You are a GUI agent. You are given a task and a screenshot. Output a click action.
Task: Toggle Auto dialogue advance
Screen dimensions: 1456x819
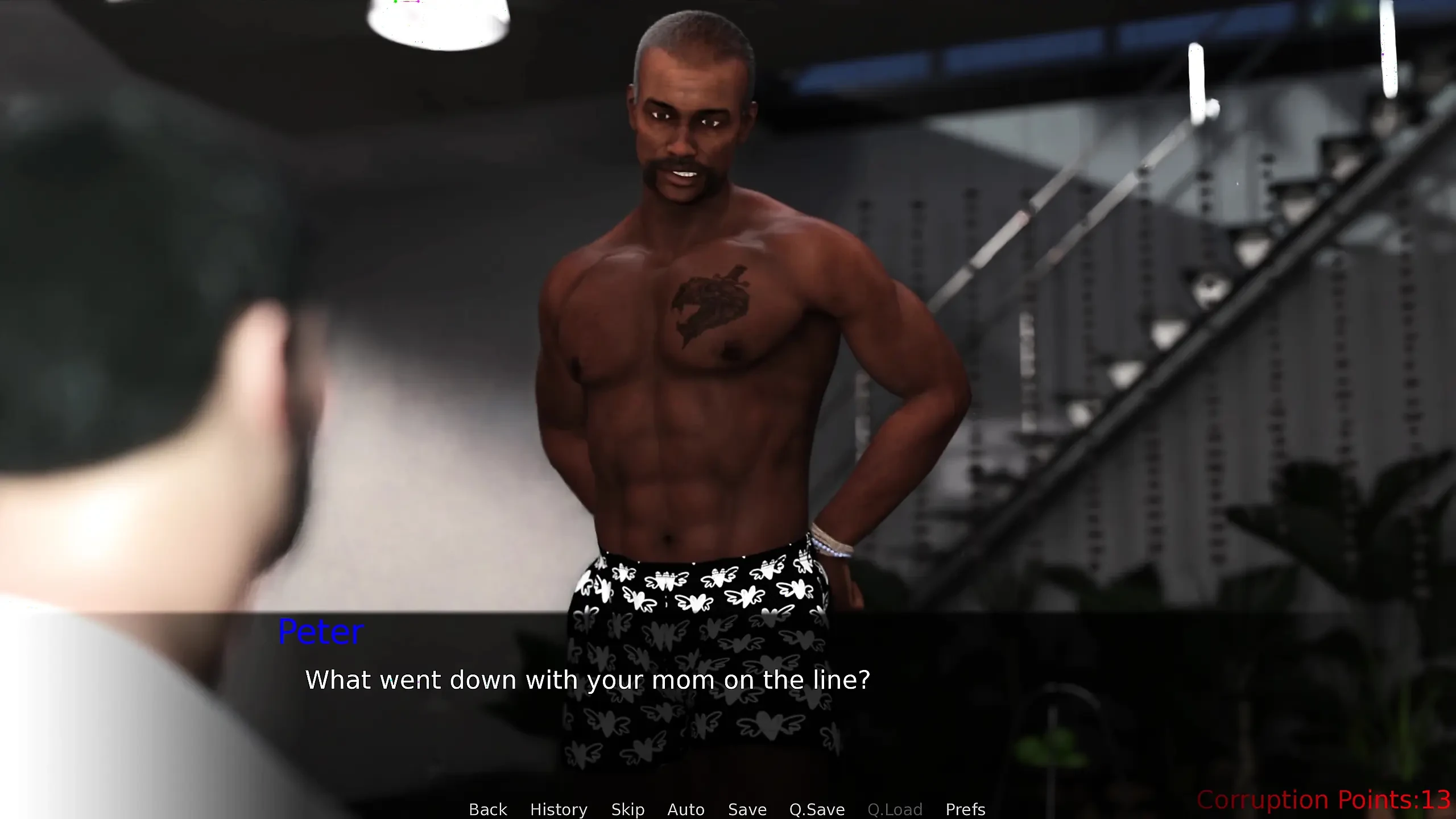click(x=686, y=809)
